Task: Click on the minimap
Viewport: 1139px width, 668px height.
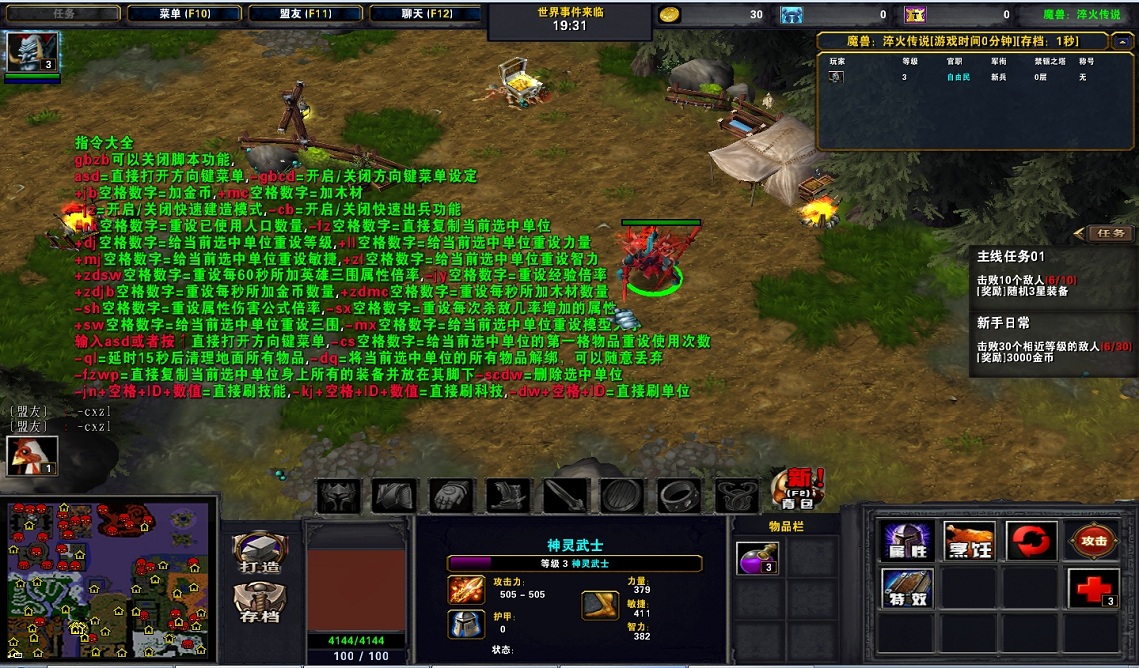Action: 109,582
